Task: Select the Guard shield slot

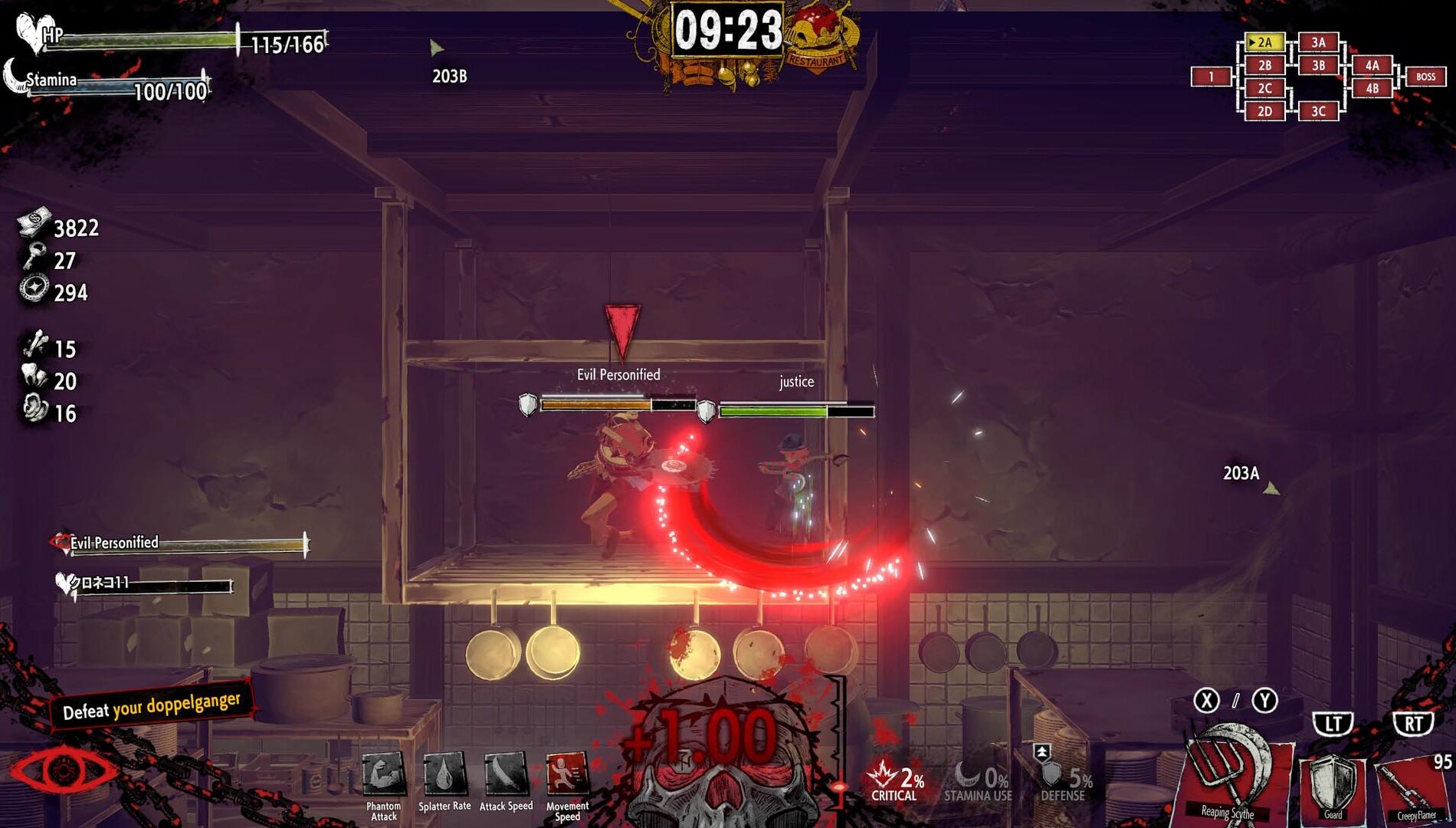Action: (x=1333, y=785)
